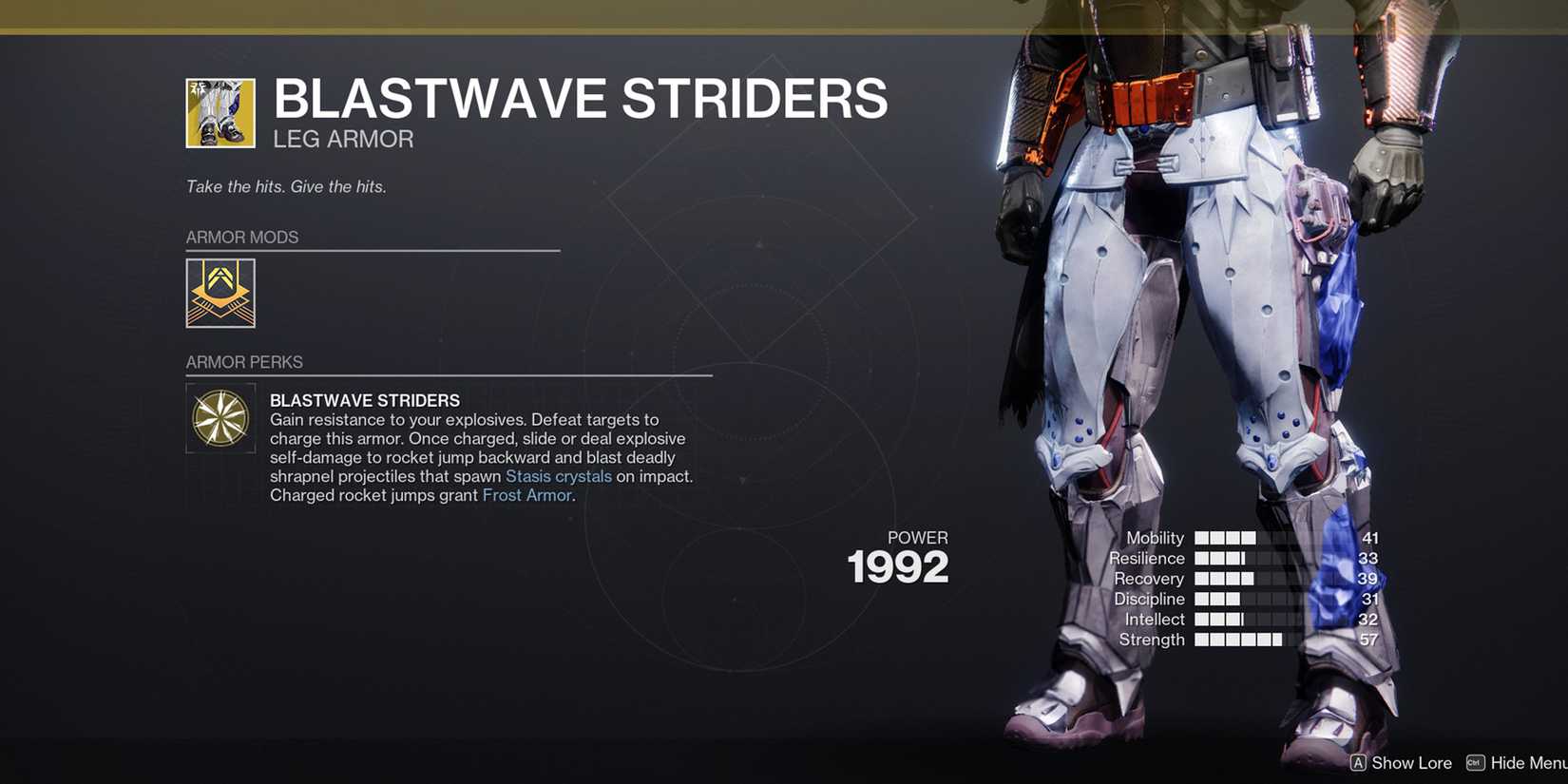Screen dimensions: 1568x784
Task: Click the 1992 Power value display
Action: tap(897, 565)
